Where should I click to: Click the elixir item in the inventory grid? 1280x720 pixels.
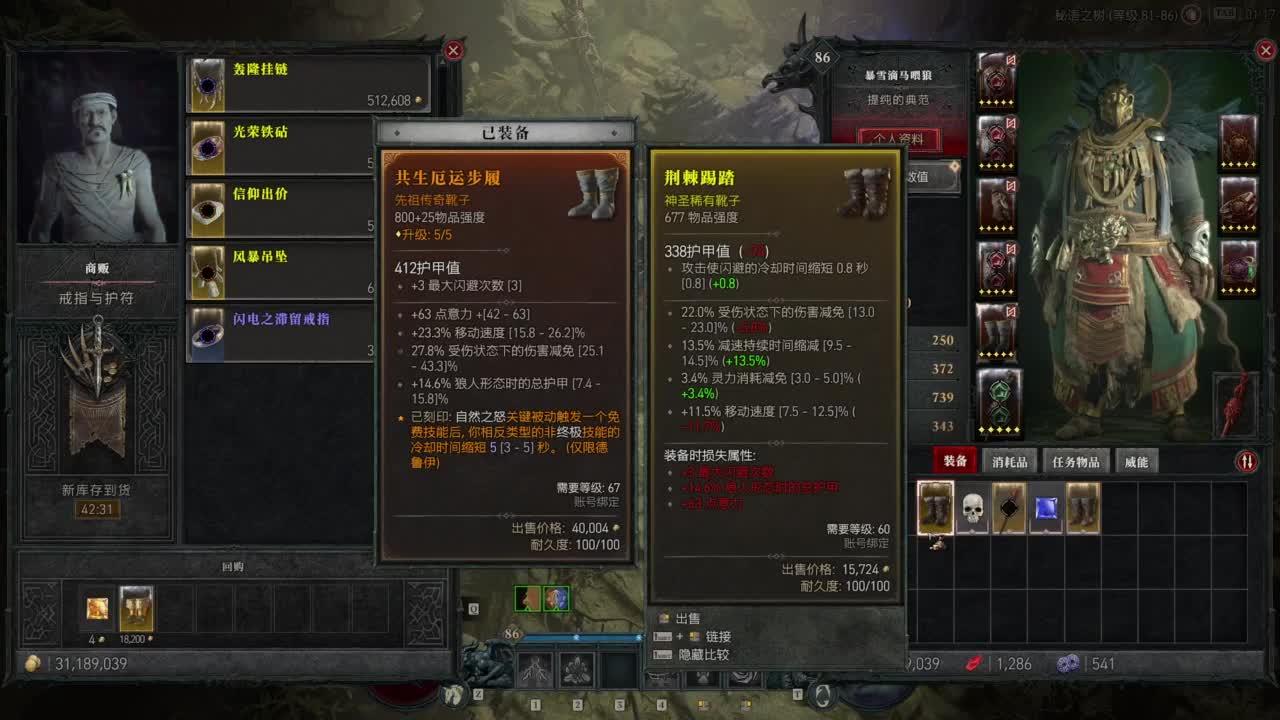pyautogui.click(x=1010, y=508)
